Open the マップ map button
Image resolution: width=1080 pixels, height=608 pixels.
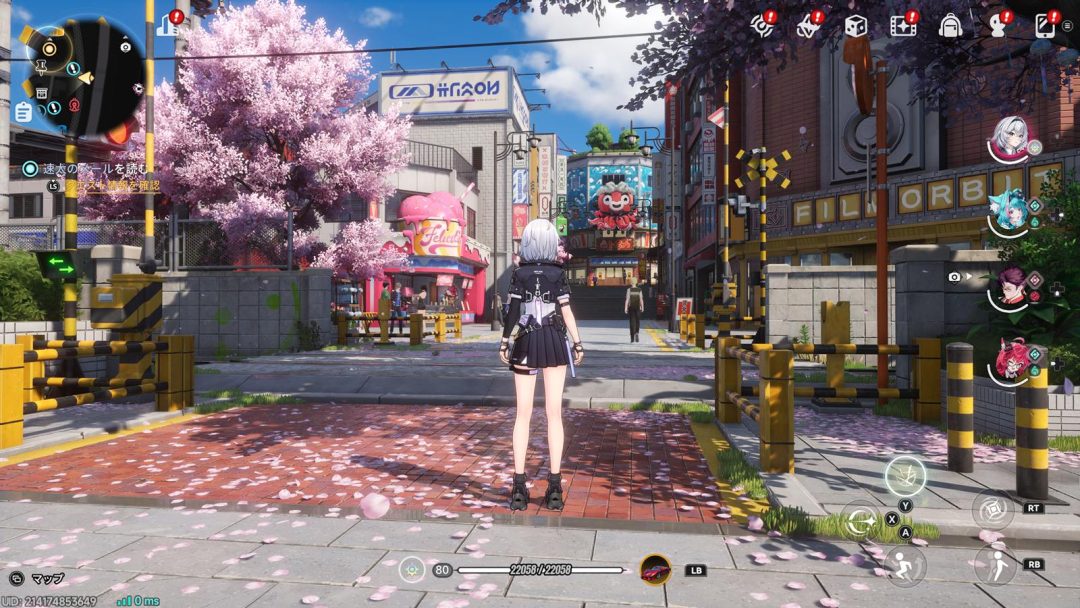[x=37, y=578]
